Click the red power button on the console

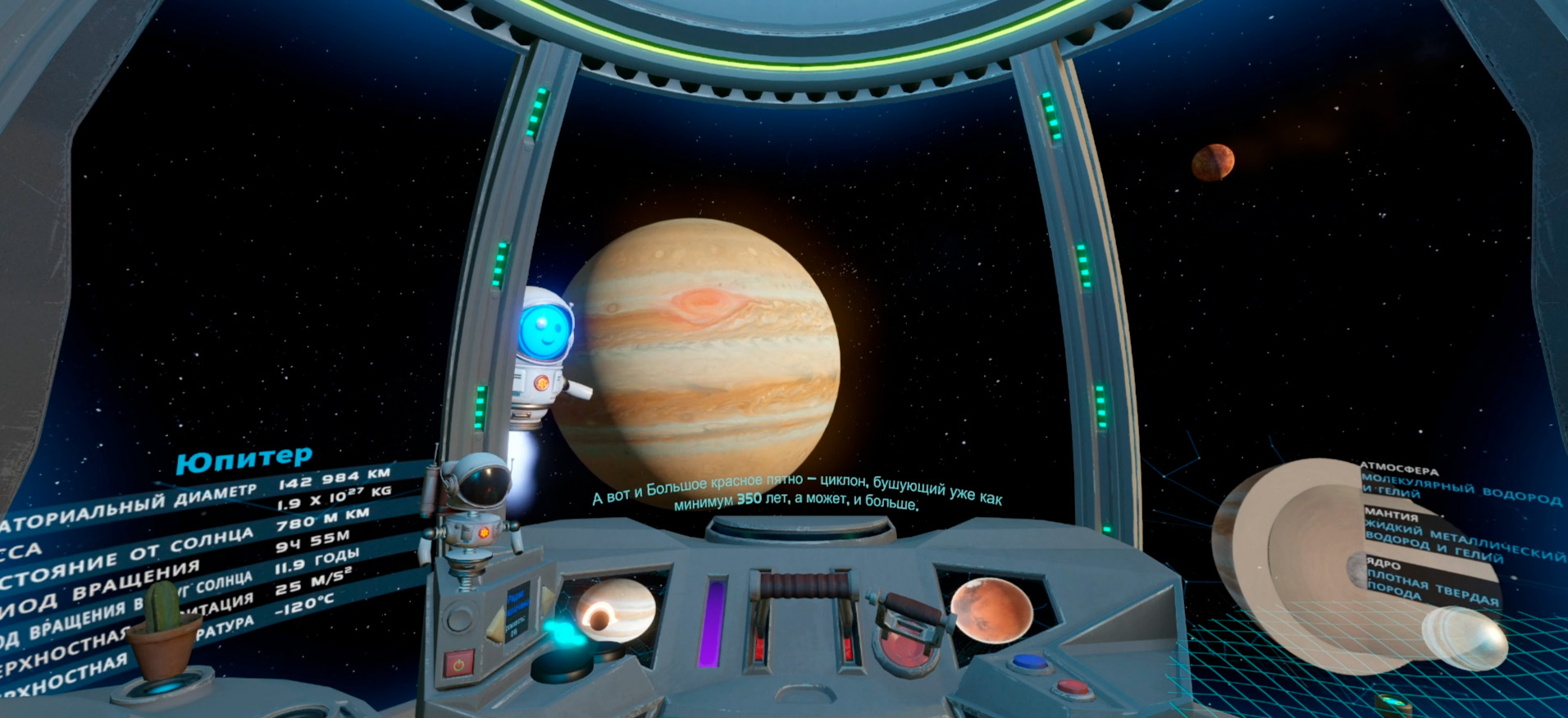[458, 663]
